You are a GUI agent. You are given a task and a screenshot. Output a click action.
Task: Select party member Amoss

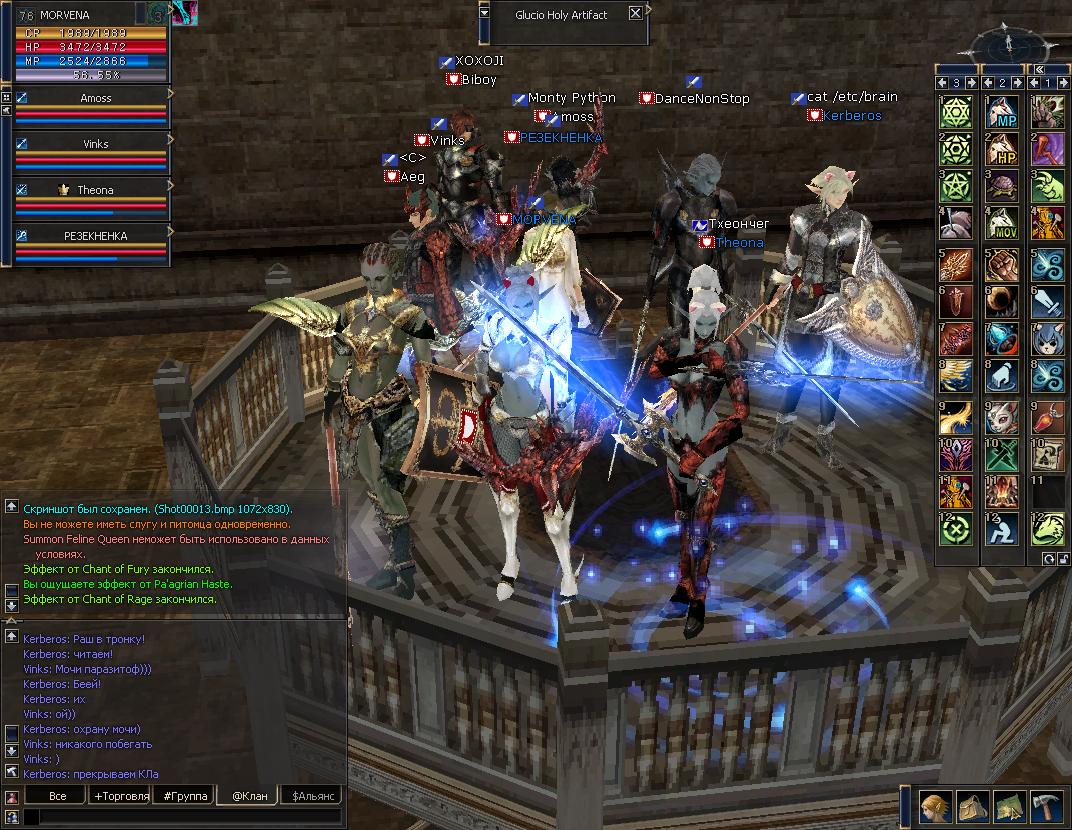pos(96,99)
